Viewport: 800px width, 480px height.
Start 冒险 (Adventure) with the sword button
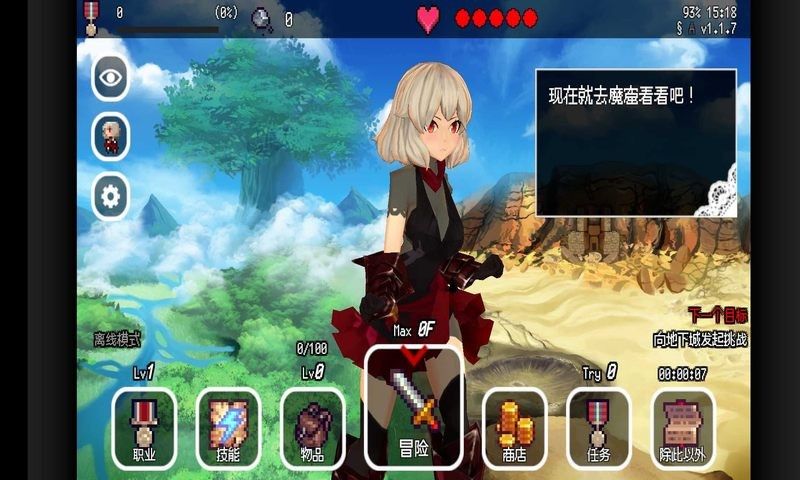[x=414, y=407]
